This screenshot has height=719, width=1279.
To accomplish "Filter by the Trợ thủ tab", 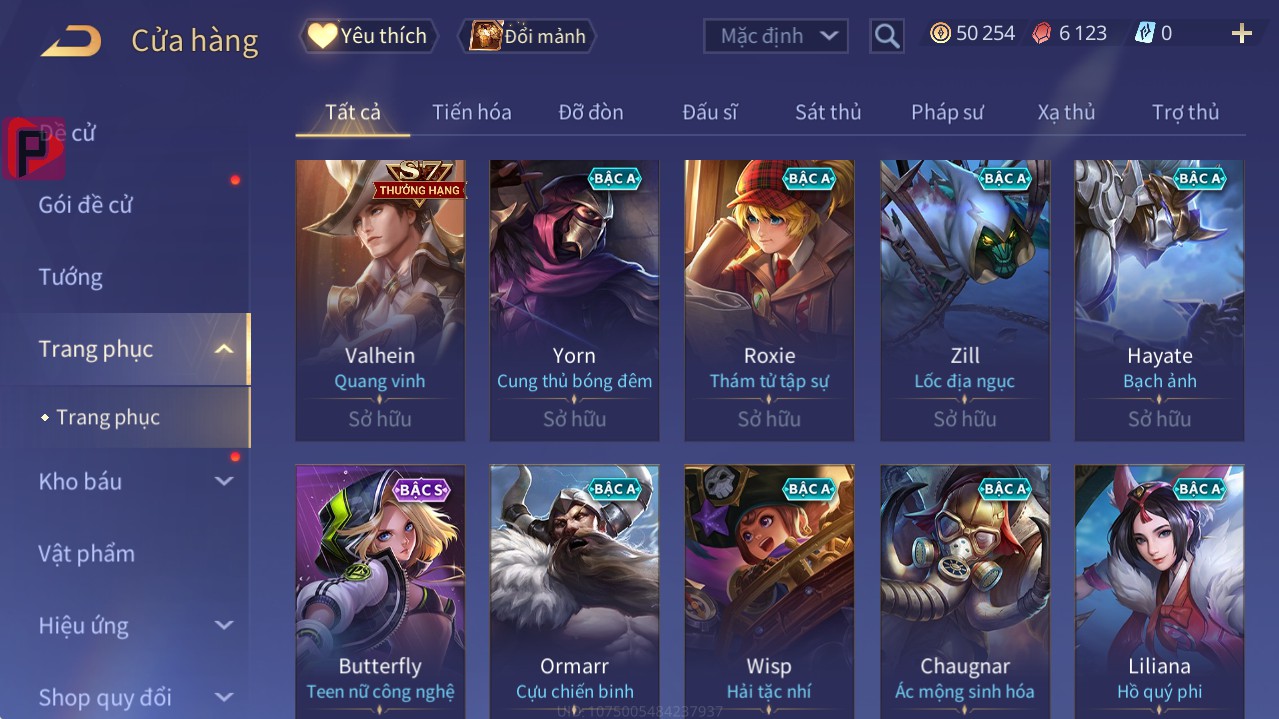I will click(1185, 112).
